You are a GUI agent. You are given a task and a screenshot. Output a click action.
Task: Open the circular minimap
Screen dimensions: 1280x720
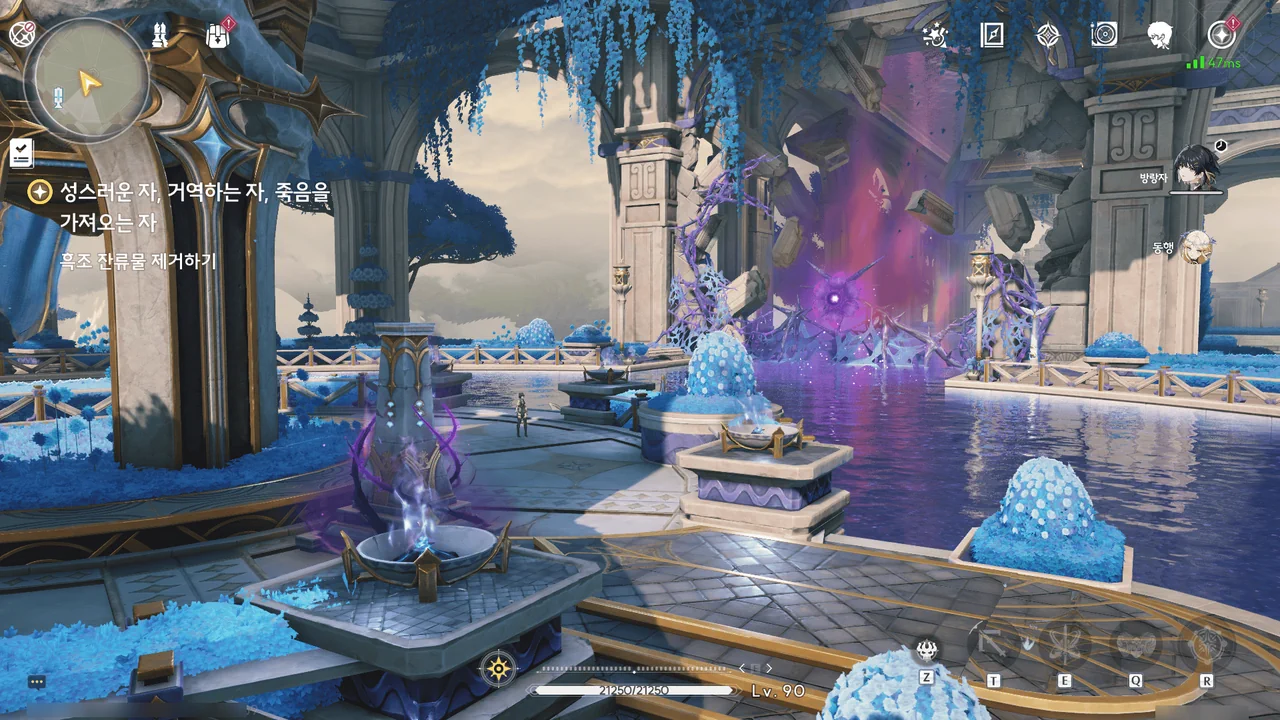(x=87, y=81)
